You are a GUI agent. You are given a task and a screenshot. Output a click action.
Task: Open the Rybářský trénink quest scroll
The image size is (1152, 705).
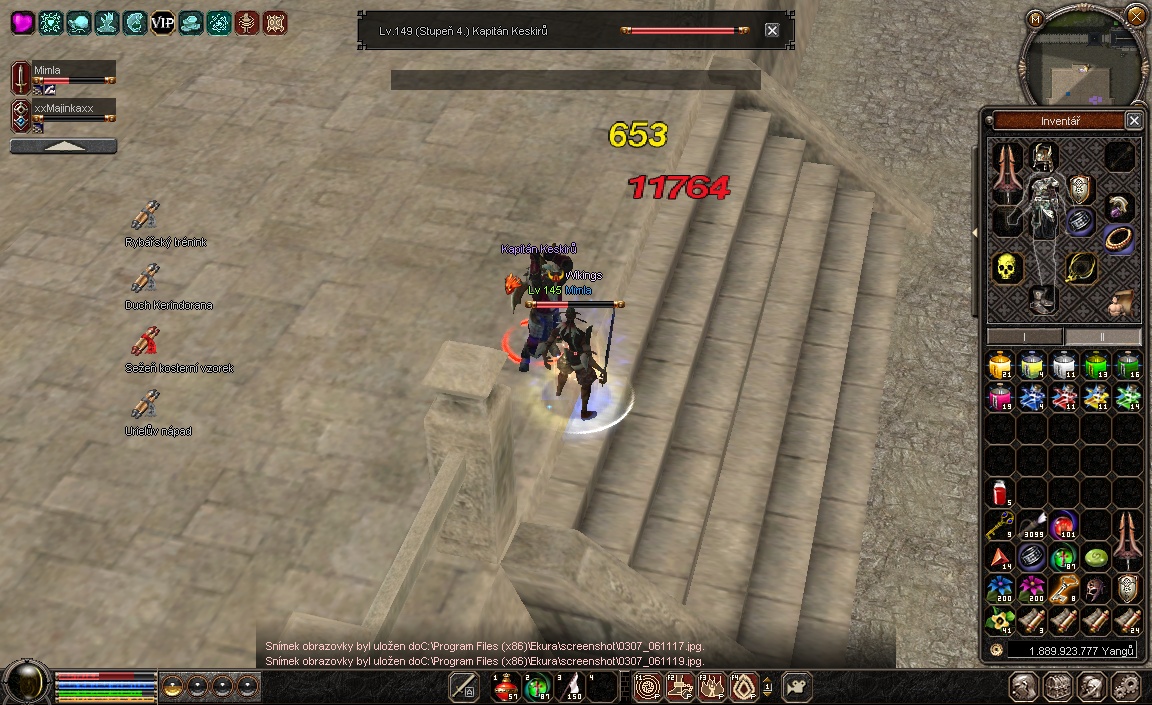point(146,216)
